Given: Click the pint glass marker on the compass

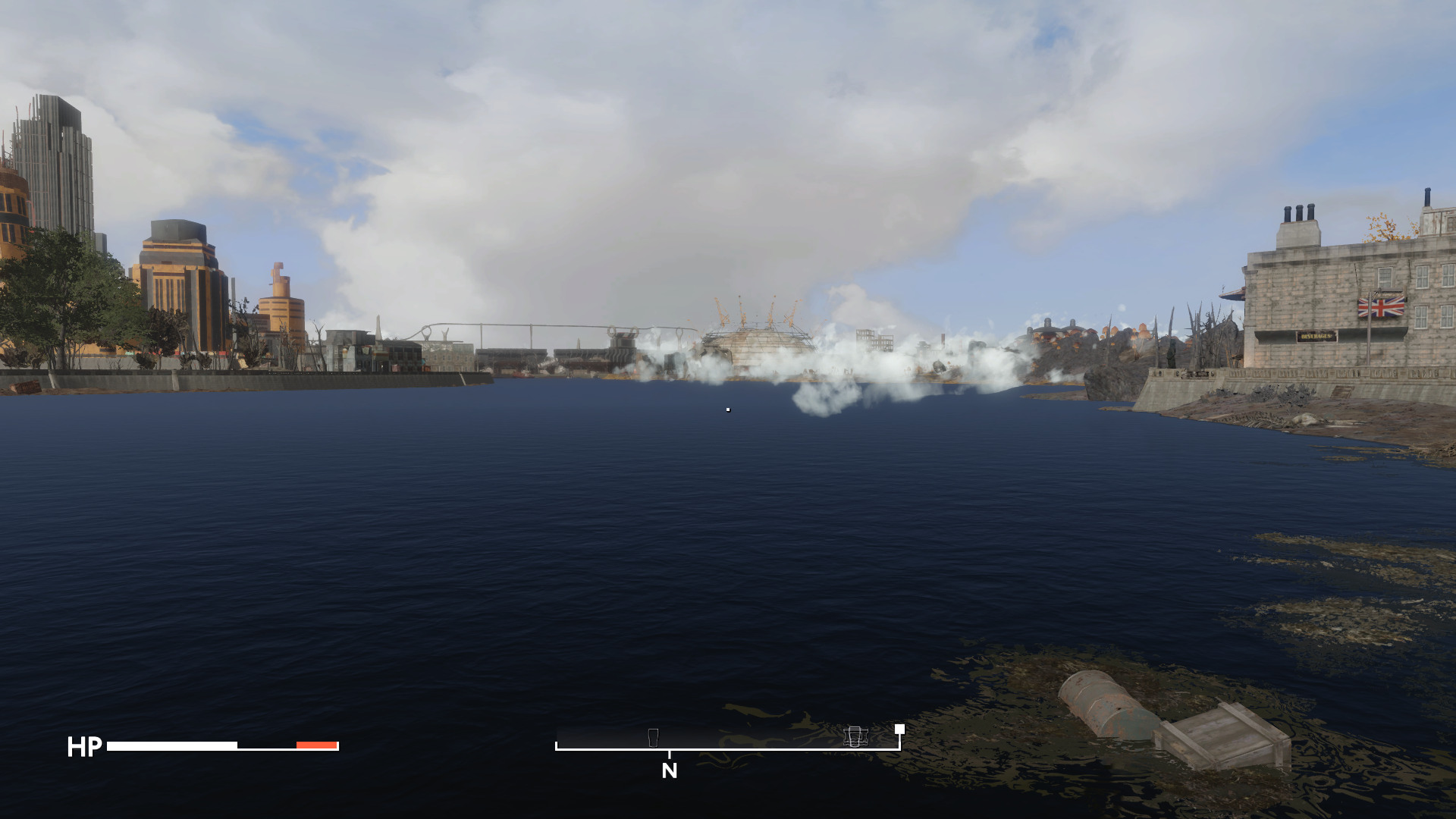Looking at the screenshot, I should point(653,737).
